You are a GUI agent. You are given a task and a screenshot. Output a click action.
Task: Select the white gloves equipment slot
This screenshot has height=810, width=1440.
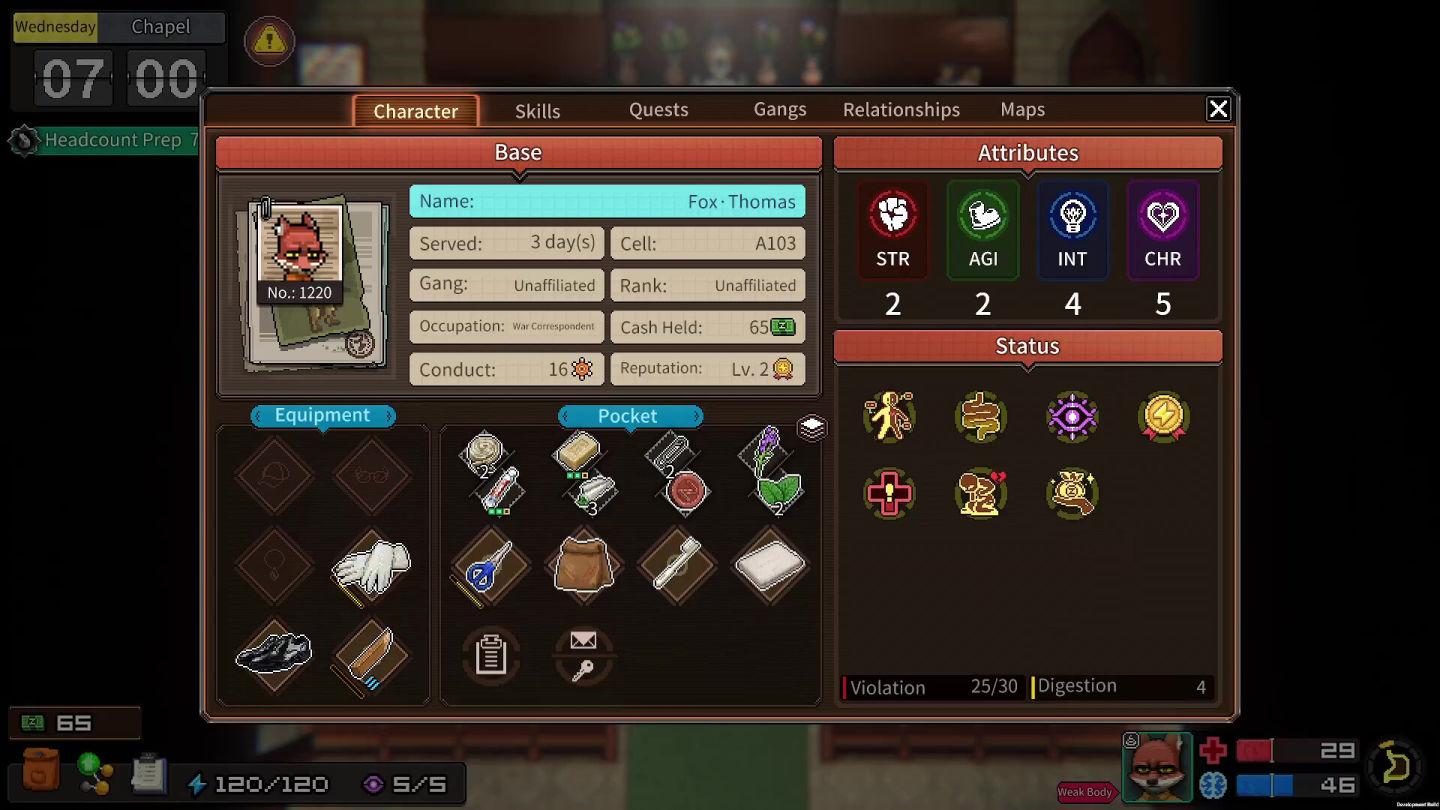point(371,566)
